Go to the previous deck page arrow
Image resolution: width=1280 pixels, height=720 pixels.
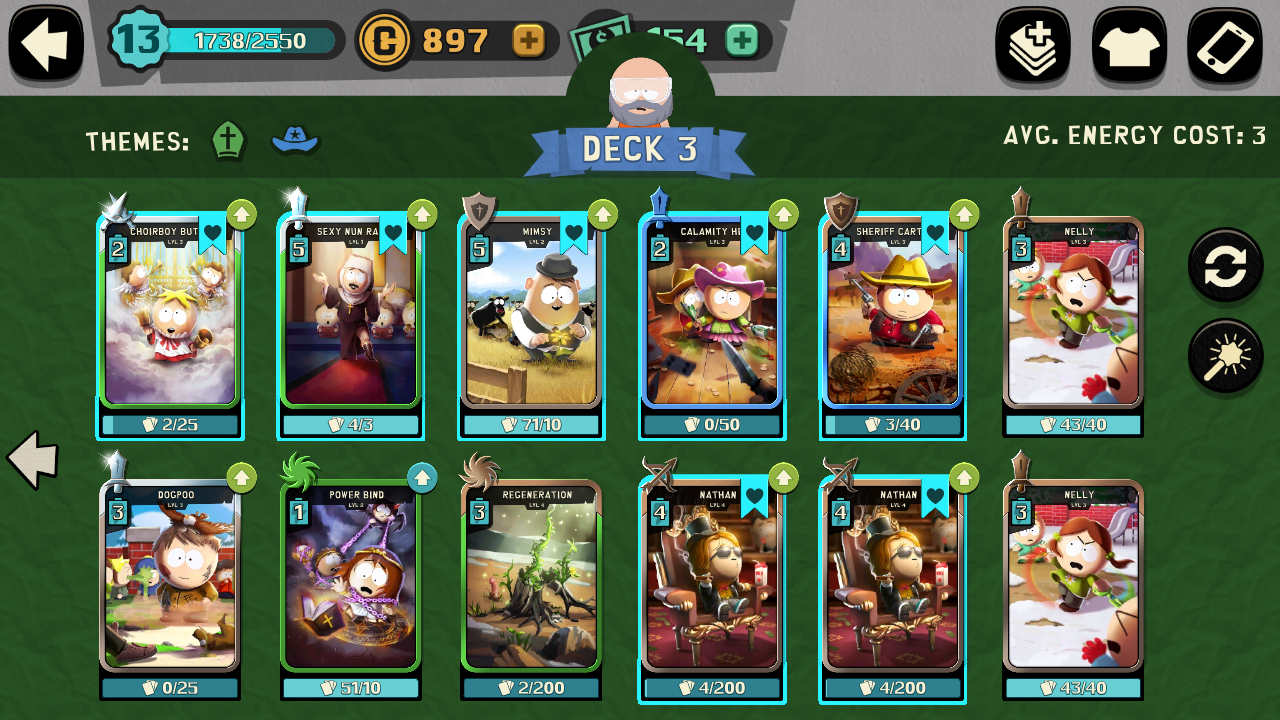click(x=33, y=459)
